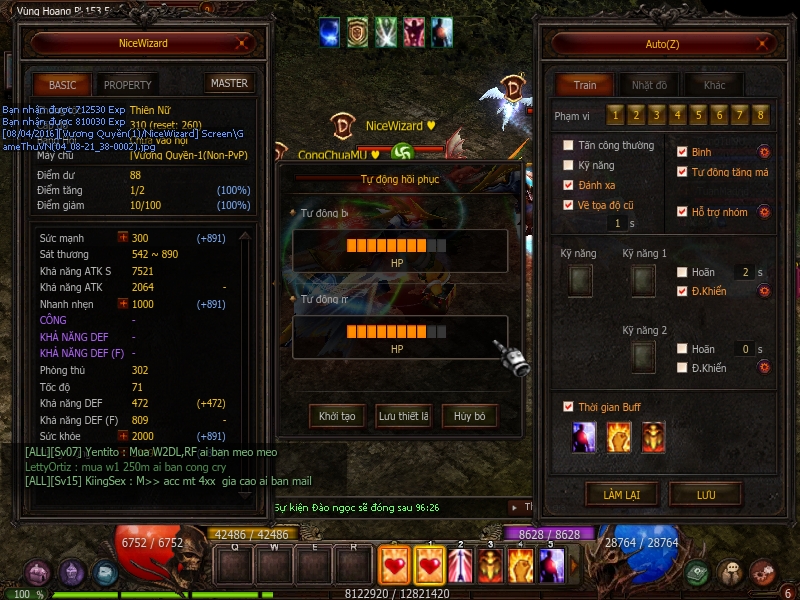Toggle the Tấn công thường checkbox

coord(569,146)
